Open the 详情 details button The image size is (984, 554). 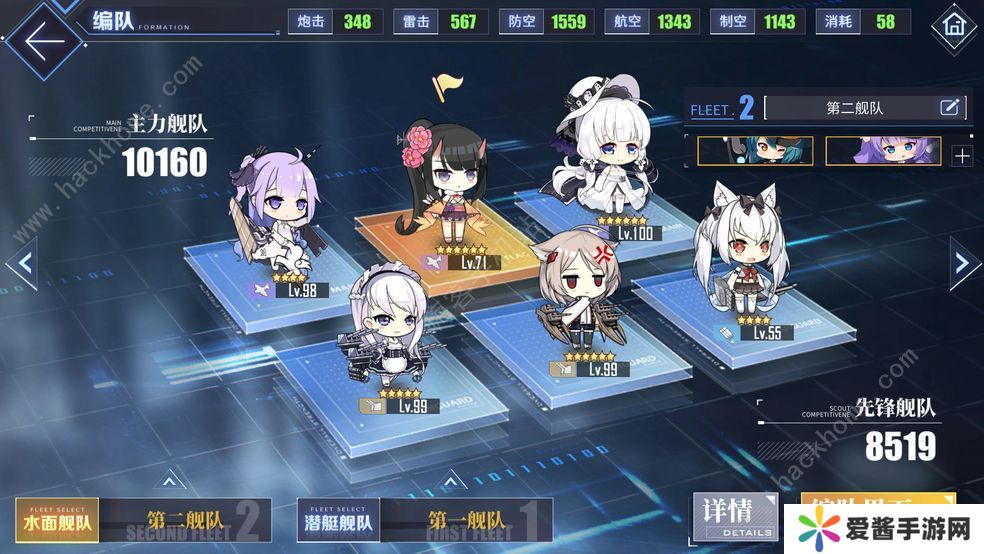click(734, 517)
